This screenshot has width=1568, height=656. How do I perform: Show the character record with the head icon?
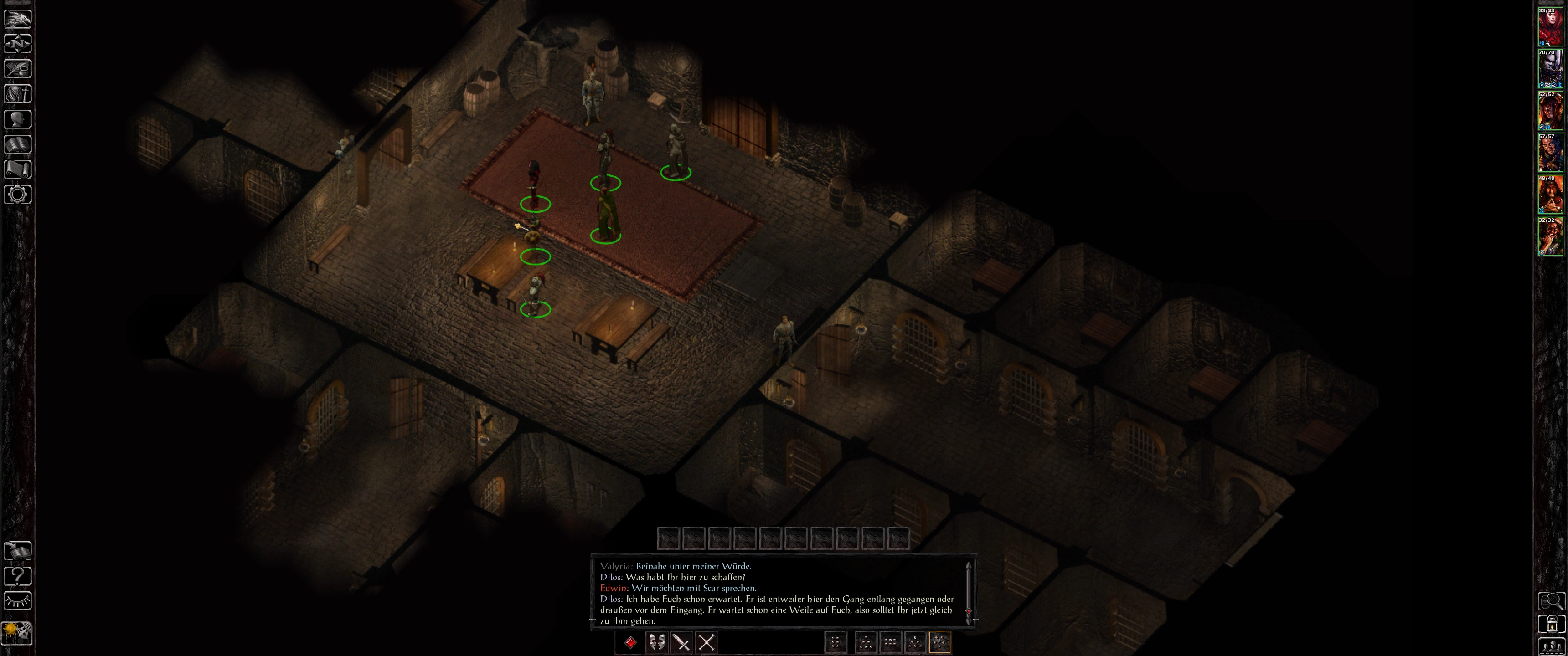(x=18, y=119)
